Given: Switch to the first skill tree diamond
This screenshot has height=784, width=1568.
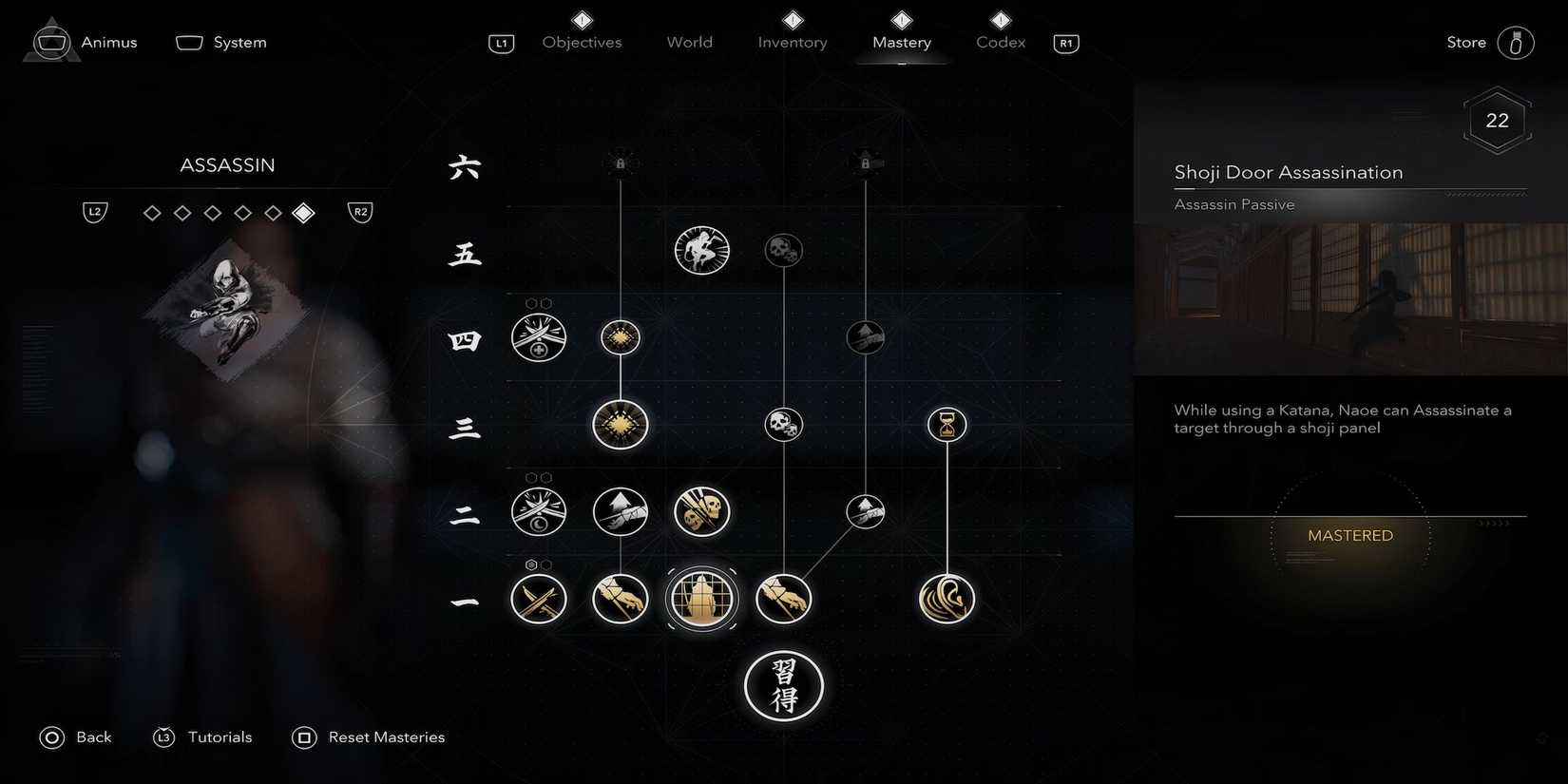Looking at the screenshot, I should point(152,212).
